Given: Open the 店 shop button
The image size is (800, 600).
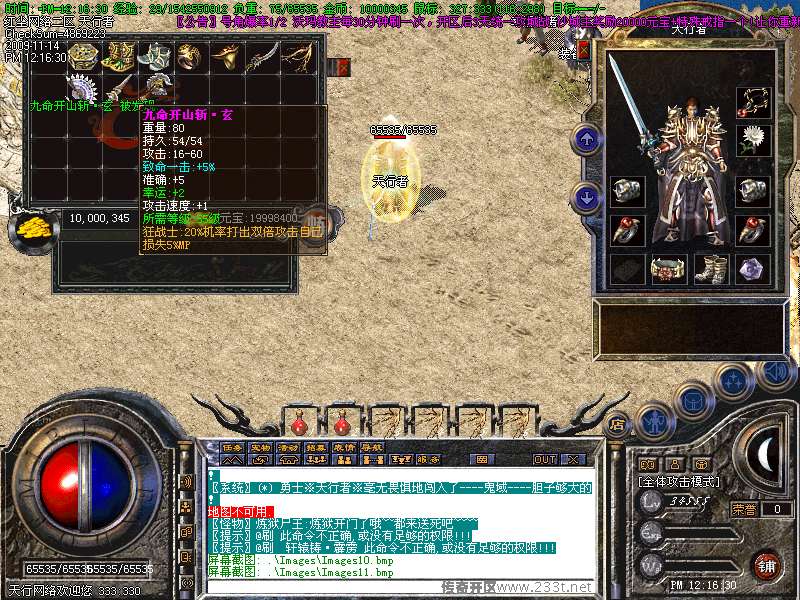Looking at the screenshot, I should pyautogui.click(x=617, y=423).
